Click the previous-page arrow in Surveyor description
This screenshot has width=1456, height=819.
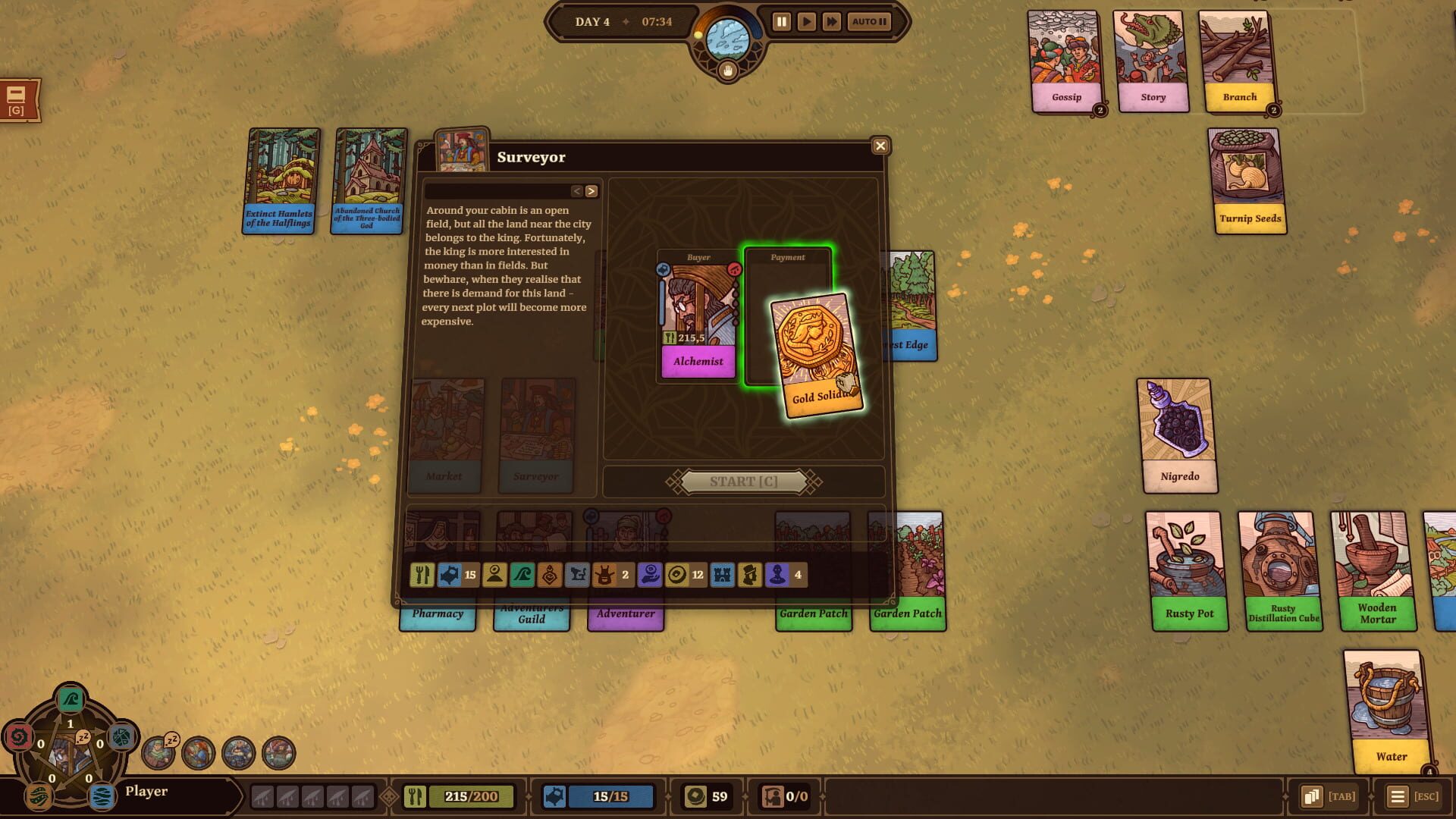point(577,191)
